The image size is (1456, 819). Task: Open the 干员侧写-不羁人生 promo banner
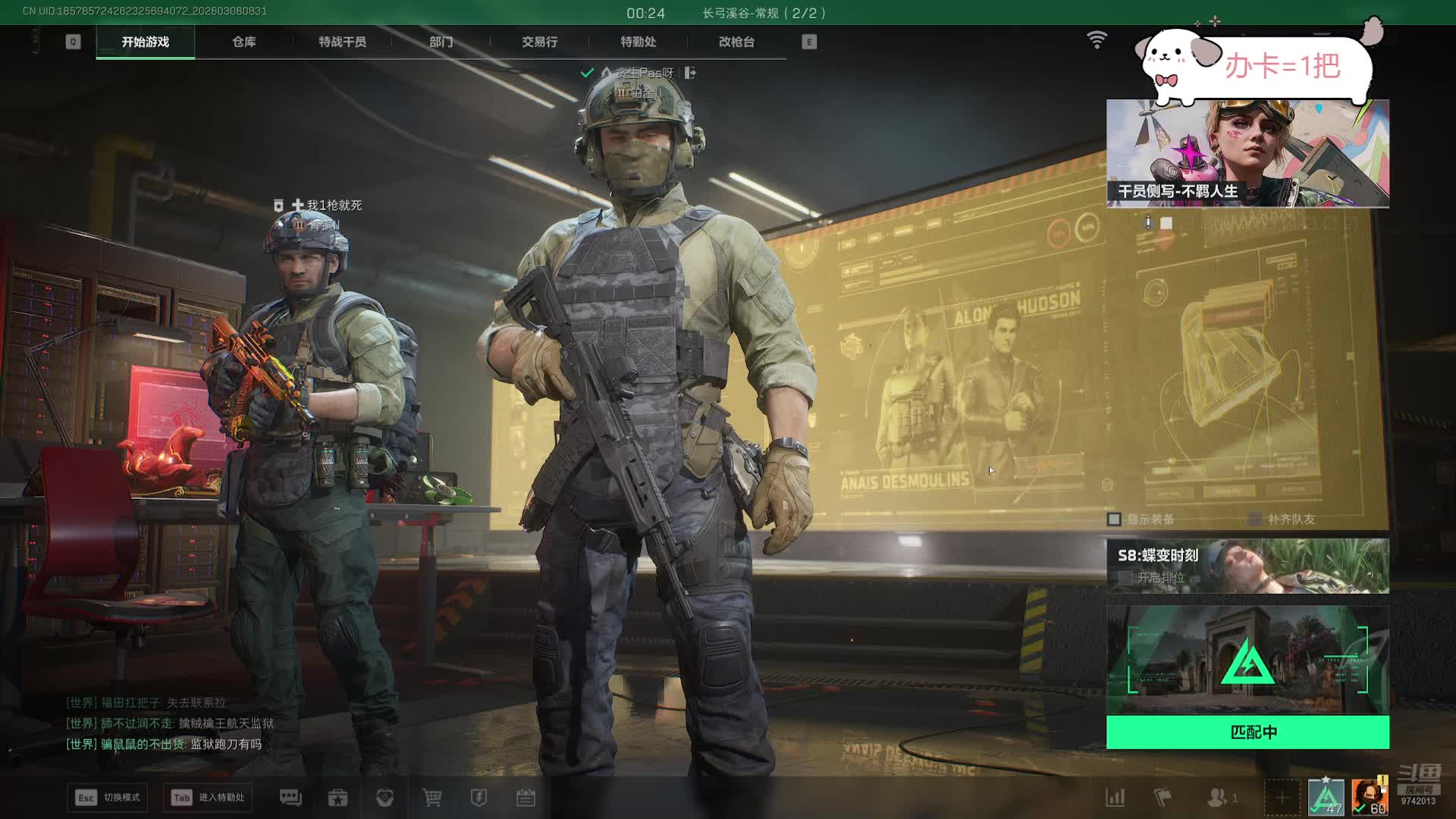pyautogui.click(x=1247, y=152)
